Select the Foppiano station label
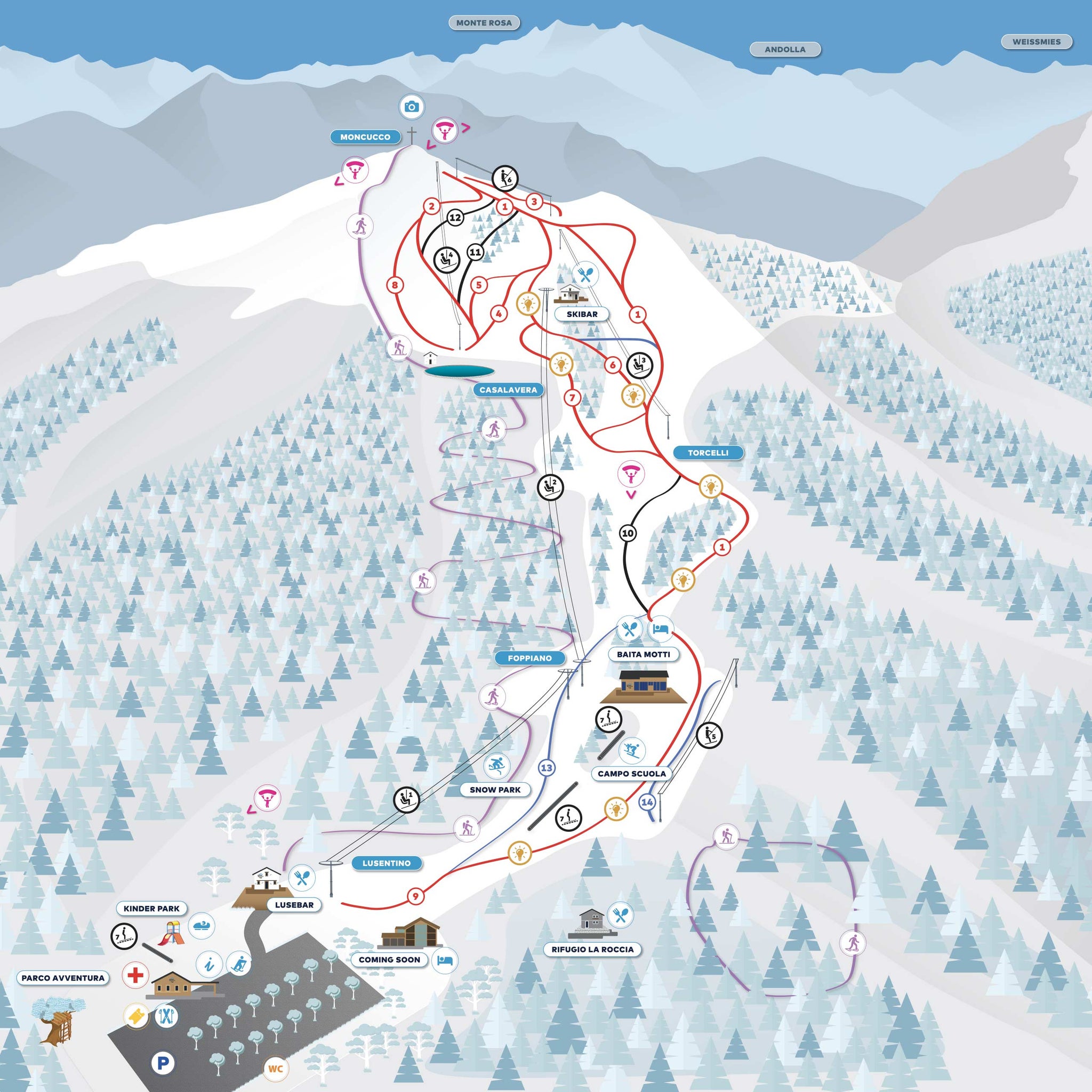The width and height of the screenshot is (1092, 1092). tap(529, 659)
